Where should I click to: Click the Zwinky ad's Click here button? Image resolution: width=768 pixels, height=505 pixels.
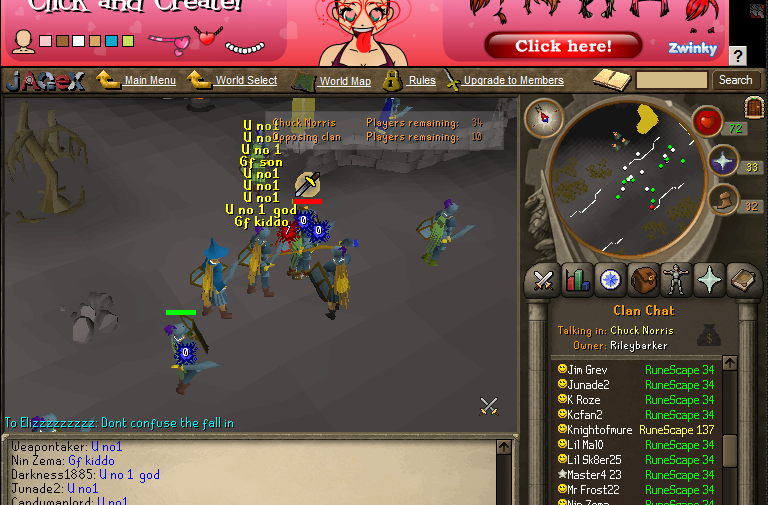point(563,46)
